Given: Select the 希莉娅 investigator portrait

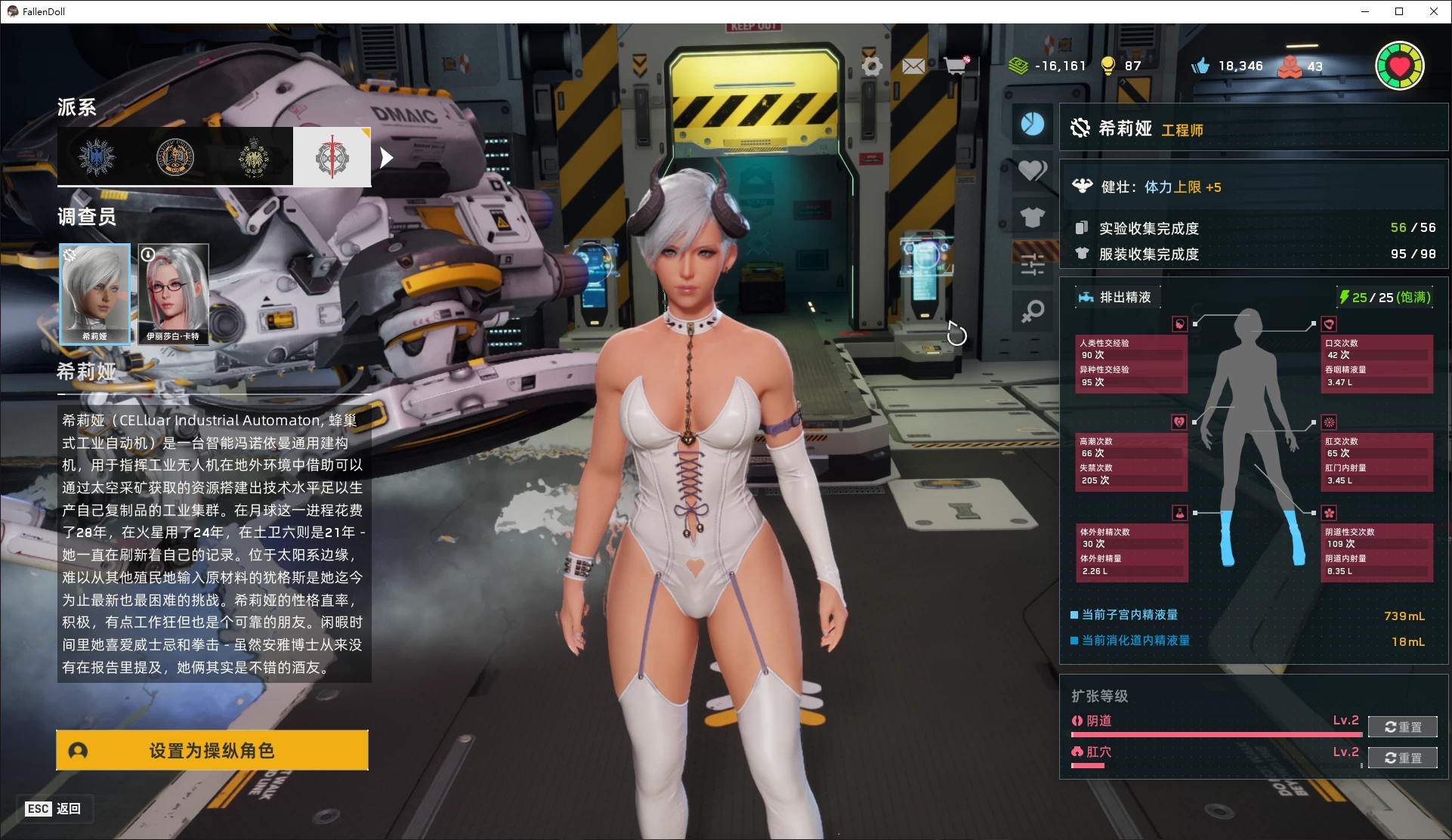Looking at the screenshot, I should pos(94,294).
